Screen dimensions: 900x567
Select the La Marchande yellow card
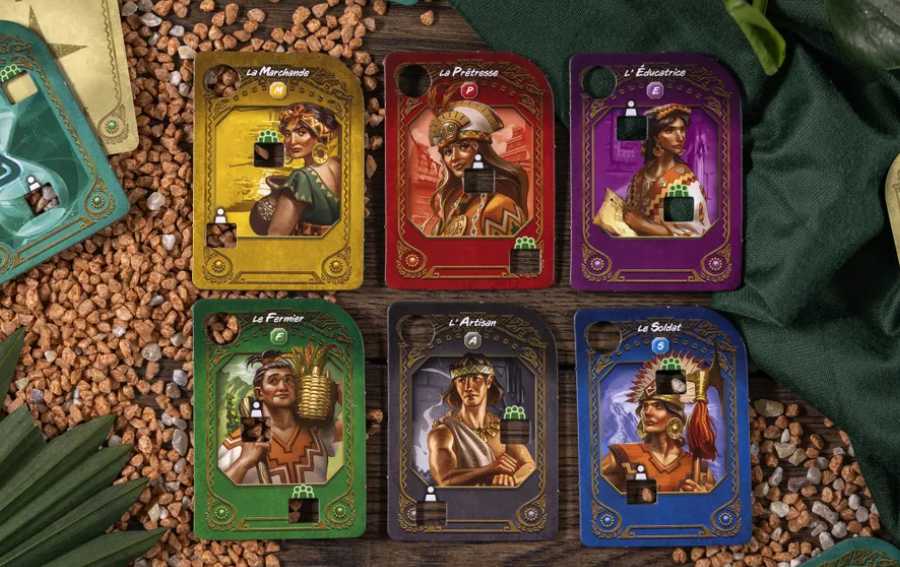point(278,170)
